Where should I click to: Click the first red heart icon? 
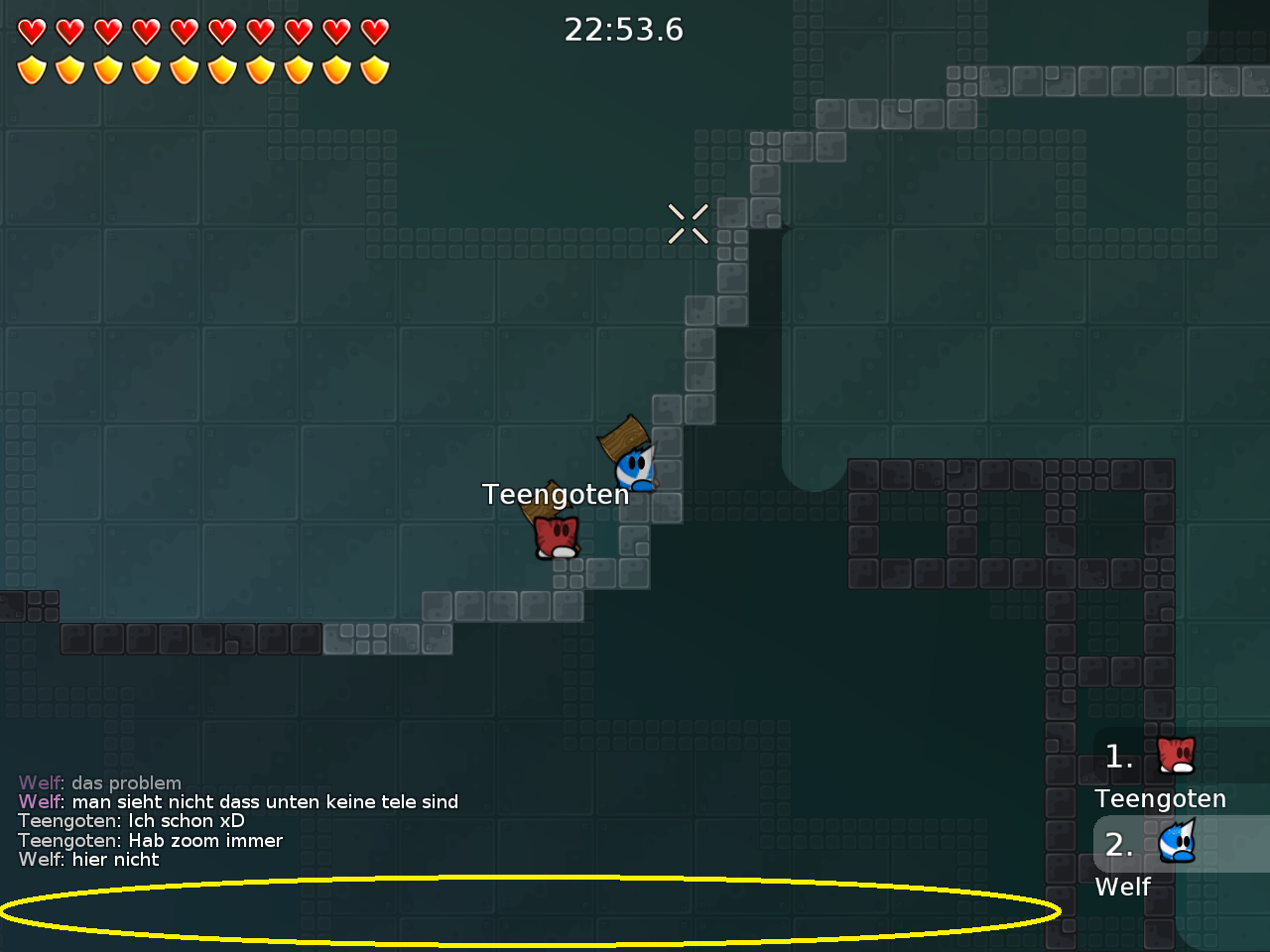[x=32, y=31]
